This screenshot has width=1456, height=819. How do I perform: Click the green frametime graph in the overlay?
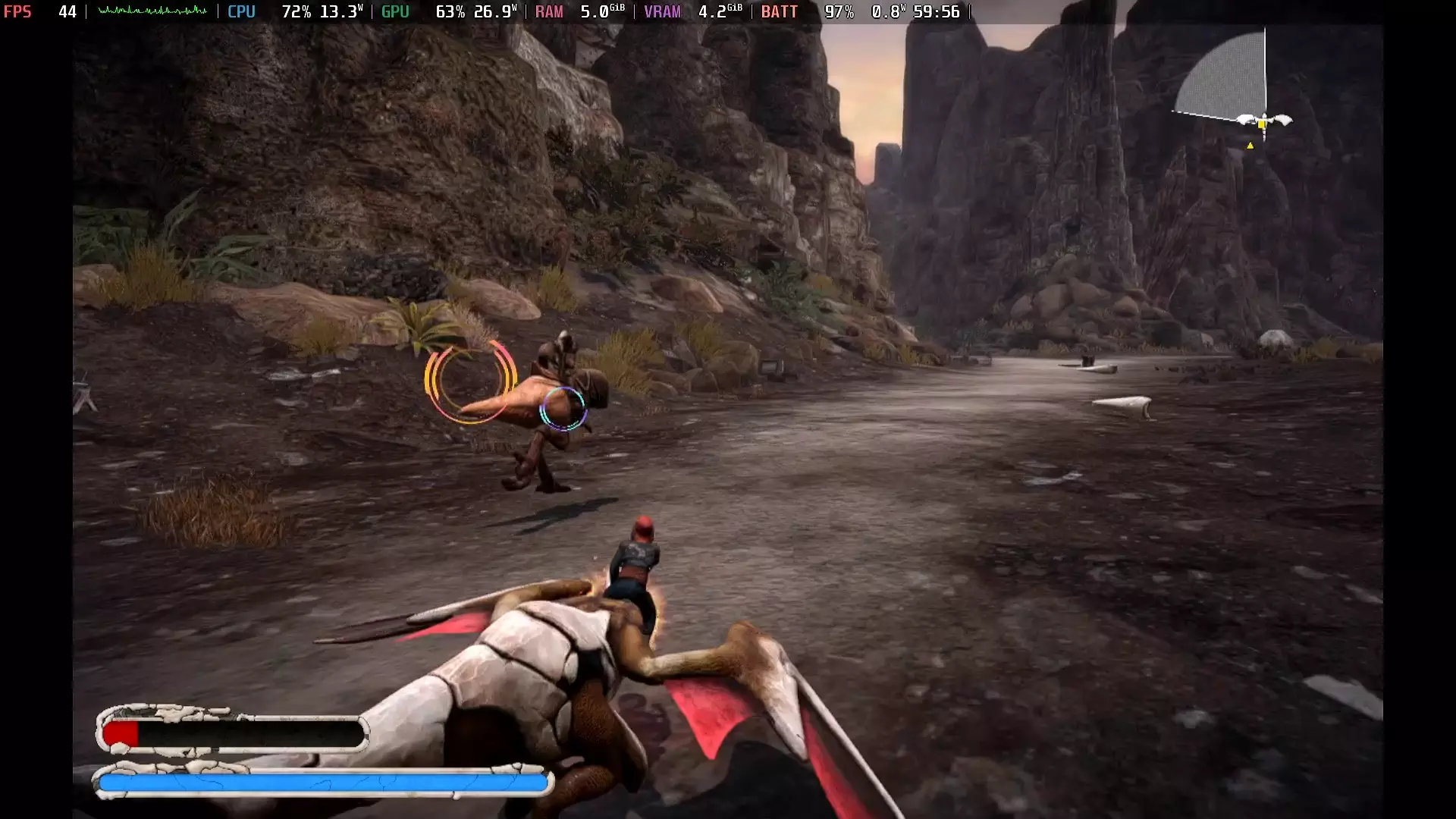coord(152,11)
